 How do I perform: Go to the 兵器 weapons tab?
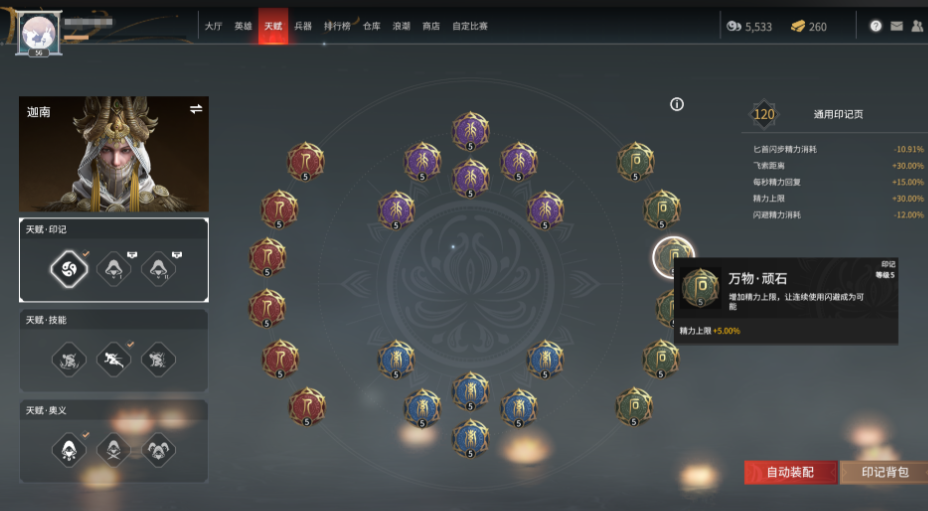(303, 26)
